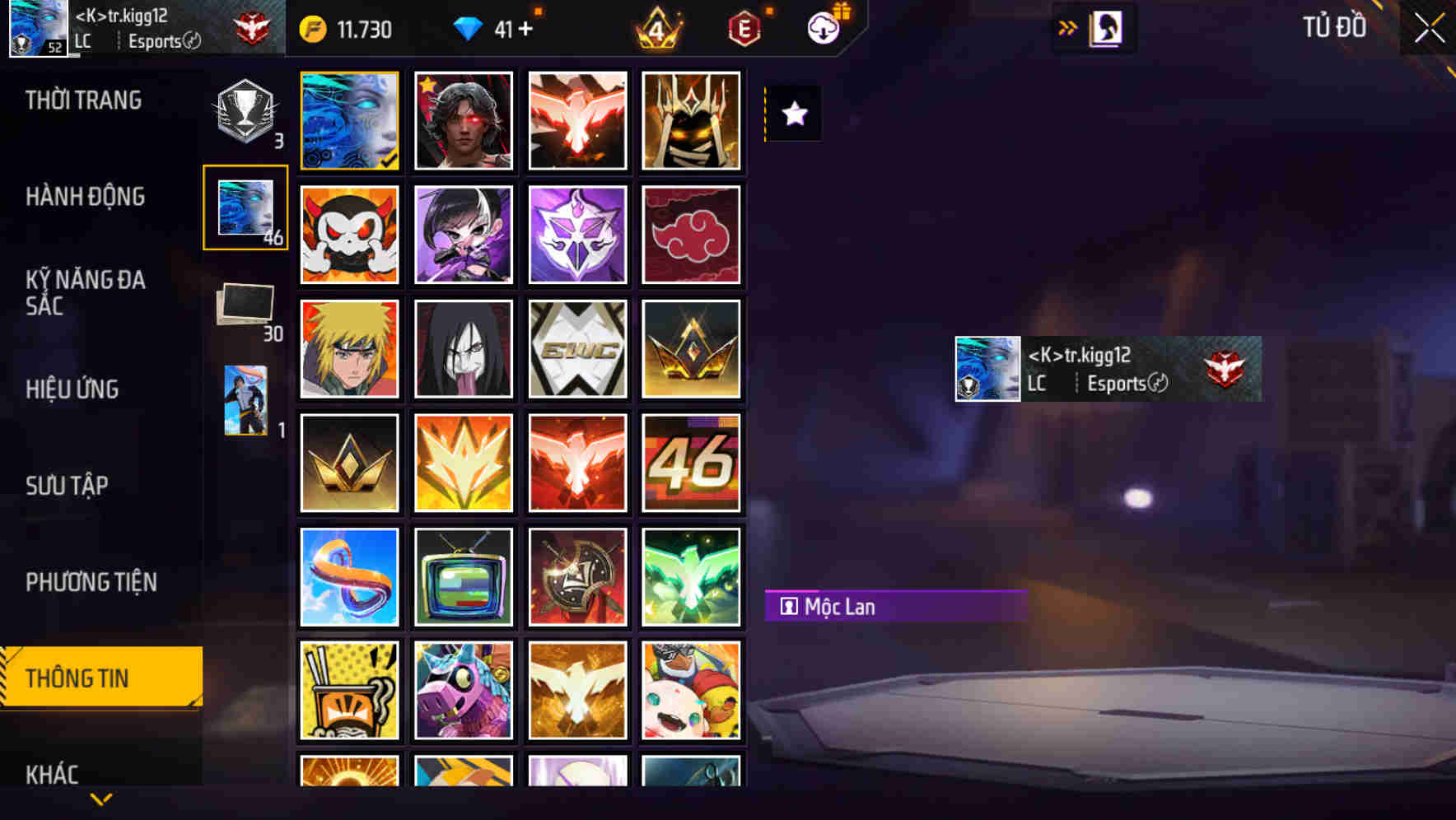Open the PHƯƠNG TIỆN section
The image size is (1456, 820).
point(91,581)
